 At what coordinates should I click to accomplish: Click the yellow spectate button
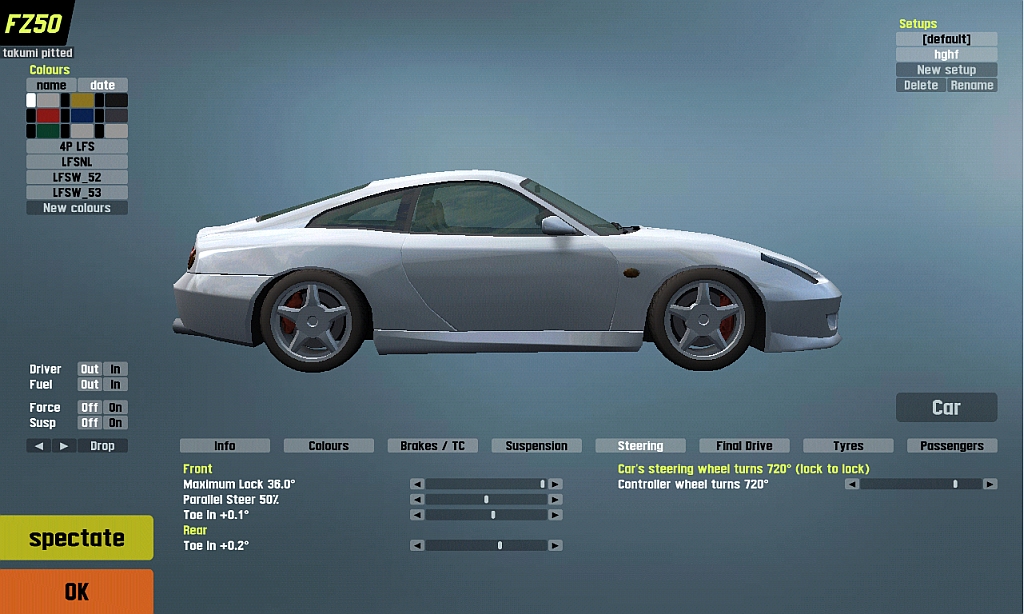point(76,538)
